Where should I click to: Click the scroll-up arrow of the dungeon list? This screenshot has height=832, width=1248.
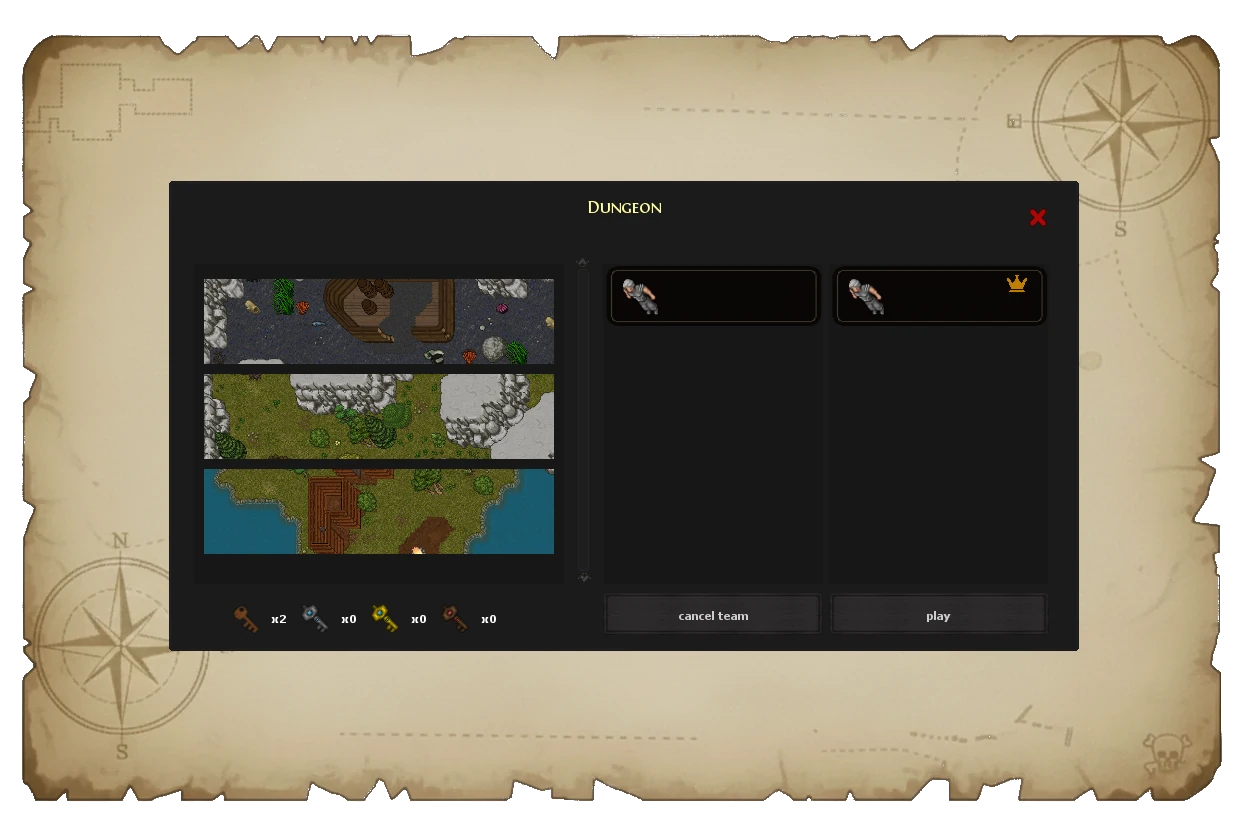point(583,263)
